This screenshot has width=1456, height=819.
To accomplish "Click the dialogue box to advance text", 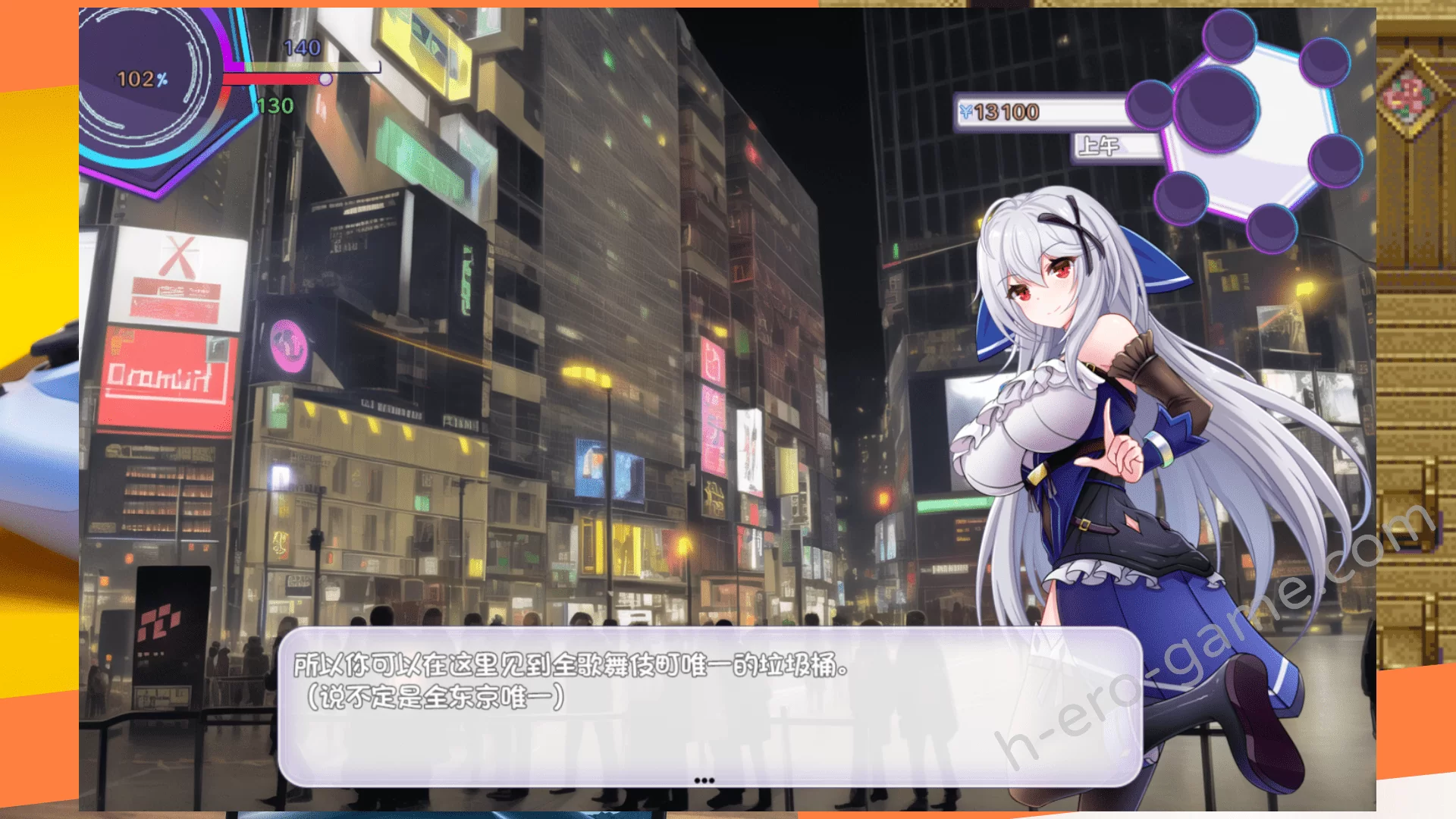I will [709, 707].
